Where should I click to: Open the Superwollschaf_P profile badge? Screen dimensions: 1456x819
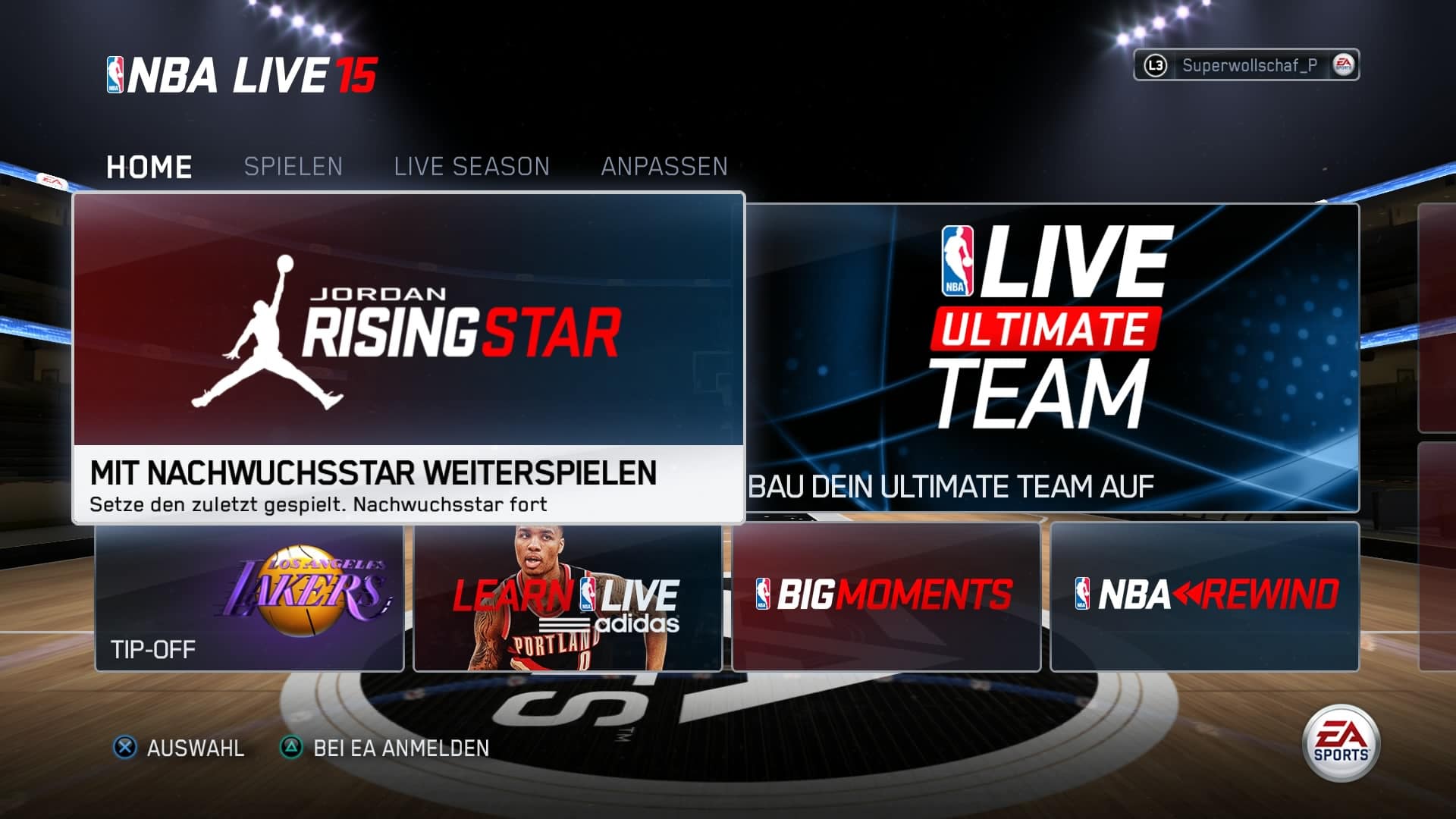click(1246, 65)
